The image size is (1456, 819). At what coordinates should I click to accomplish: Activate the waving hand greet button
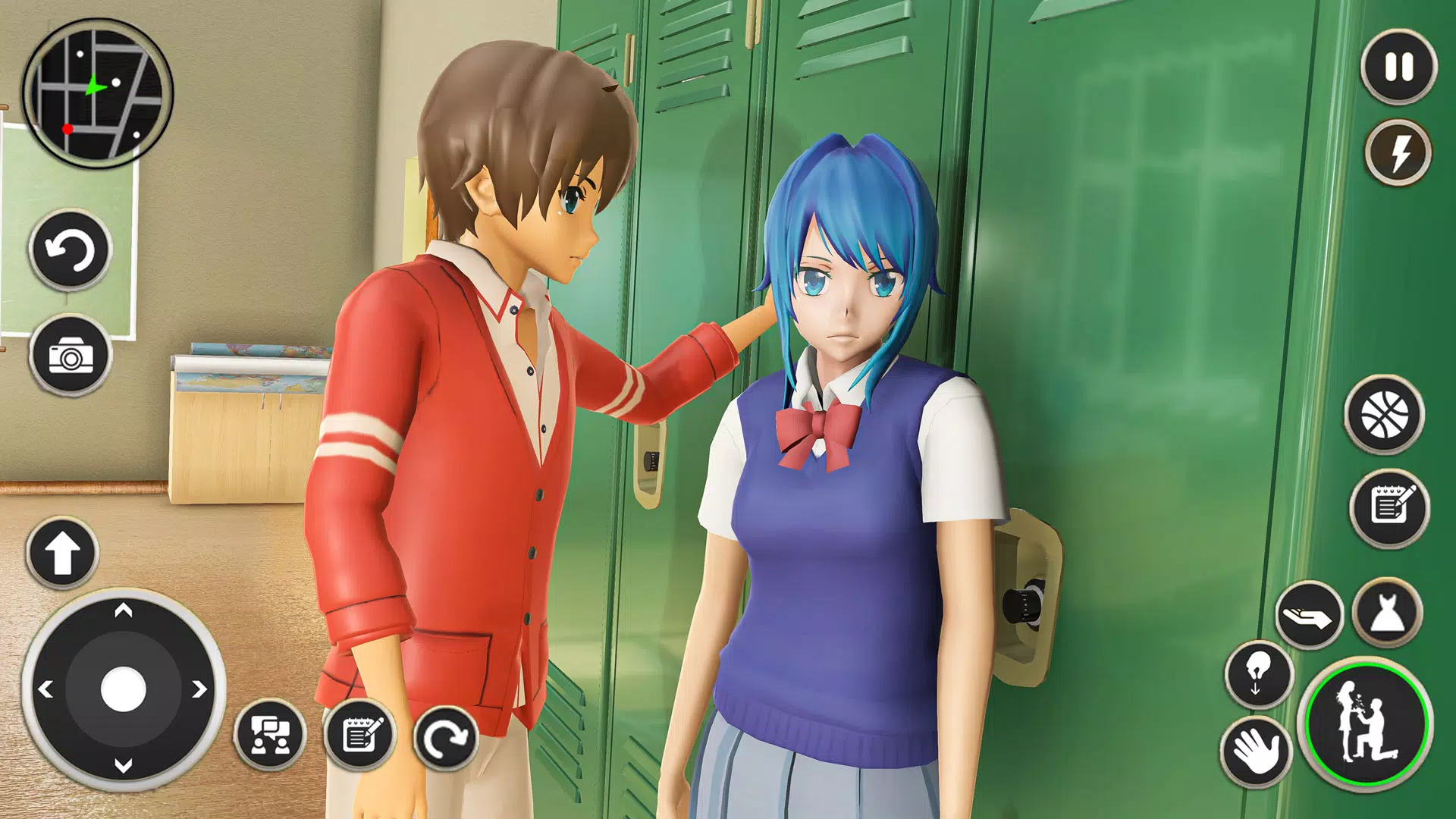(x=1257, y=751)
